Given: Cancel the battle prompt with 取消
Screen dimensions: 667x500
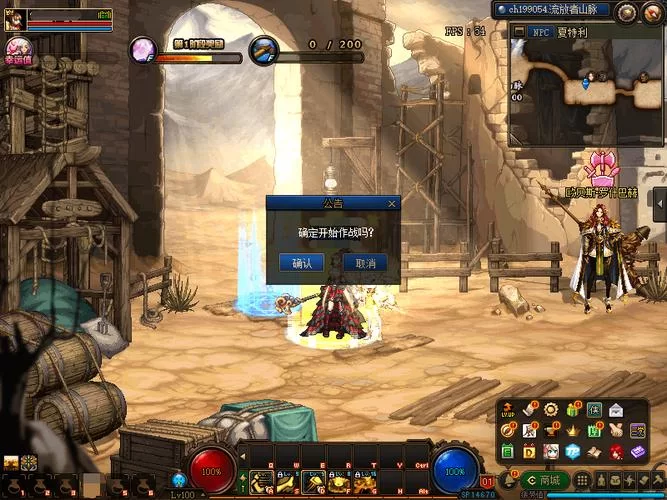Looking at the screenshot, I should tap(365, 263).
